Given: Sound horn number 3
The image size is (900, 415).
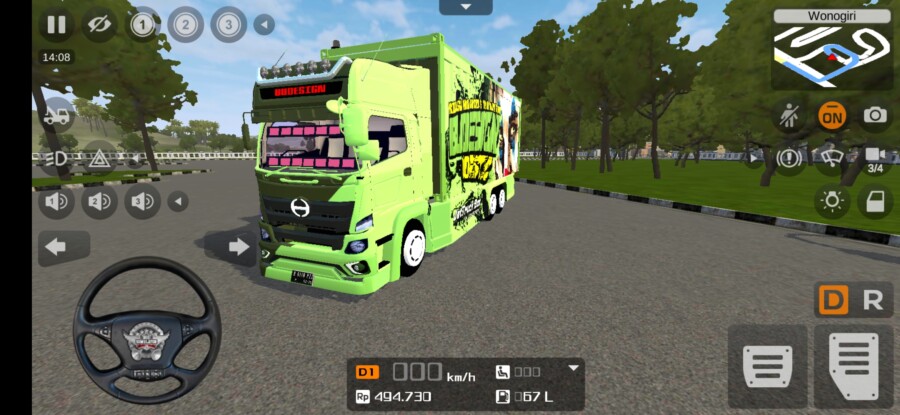Looking at the screenshot, I should 142,202.
